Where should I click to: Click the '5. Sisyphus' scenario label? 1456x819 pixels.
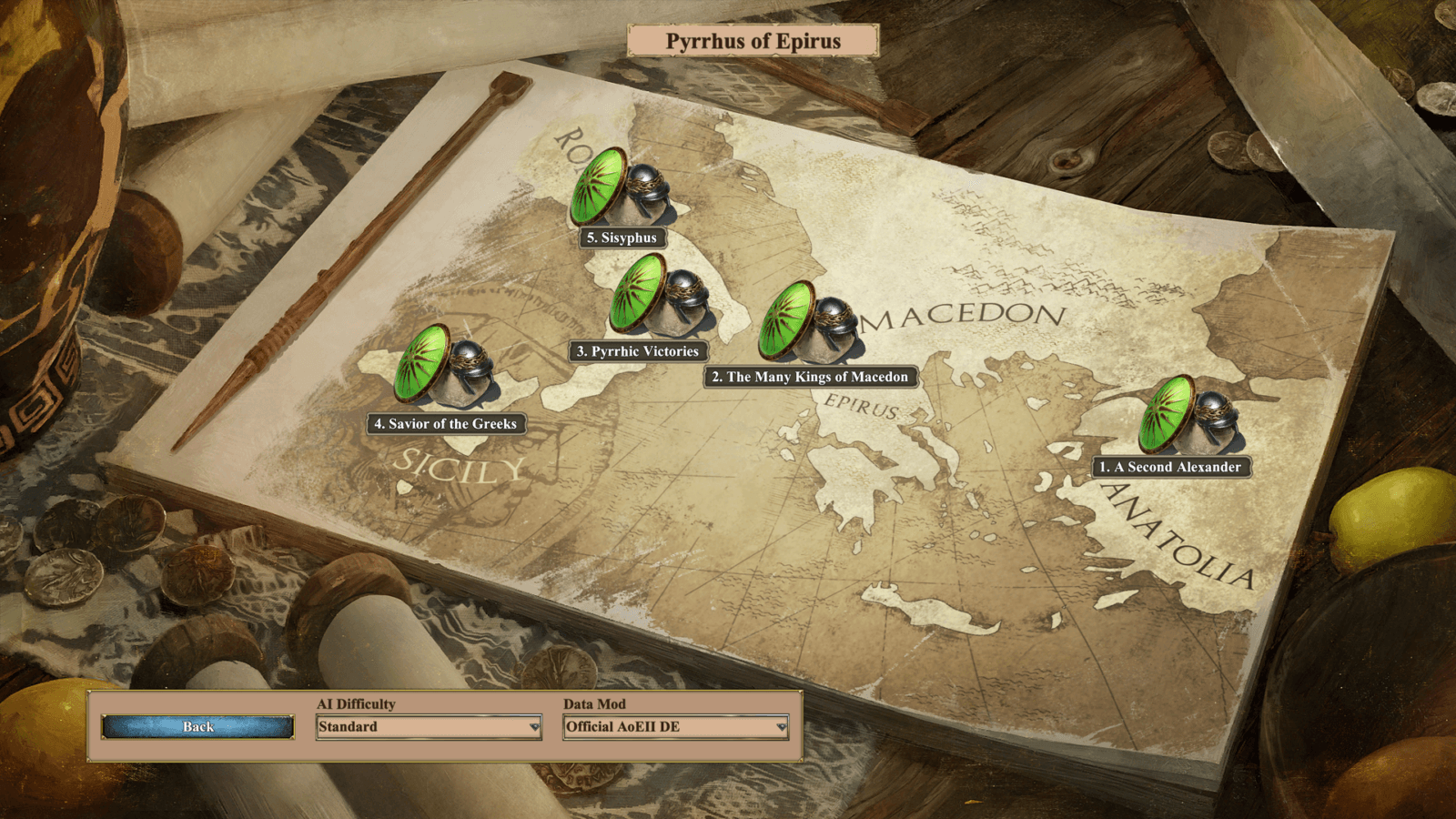coord(624,238)
